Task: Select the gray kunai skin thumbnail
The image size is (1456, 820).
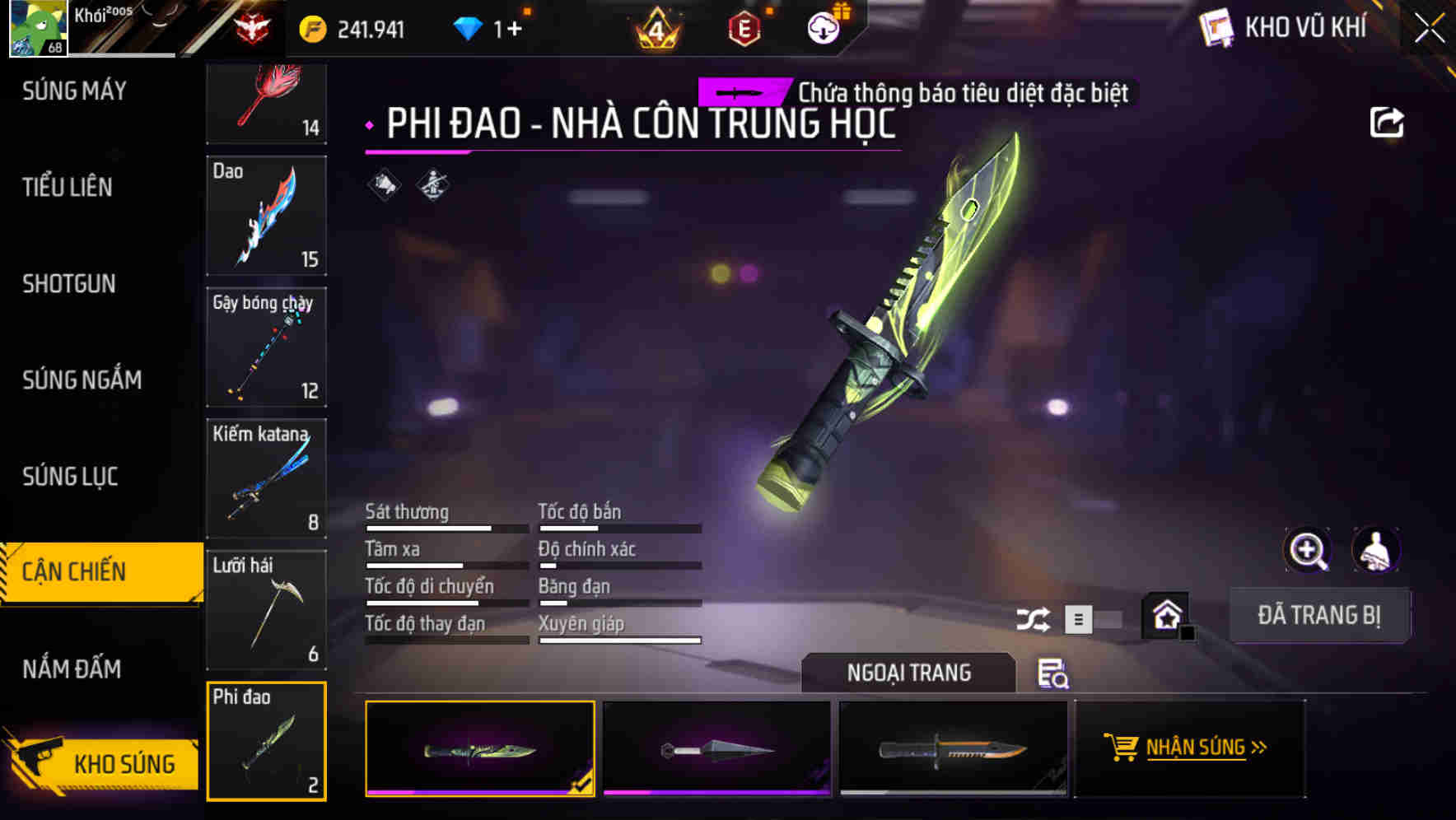Action: click(715, 749)
